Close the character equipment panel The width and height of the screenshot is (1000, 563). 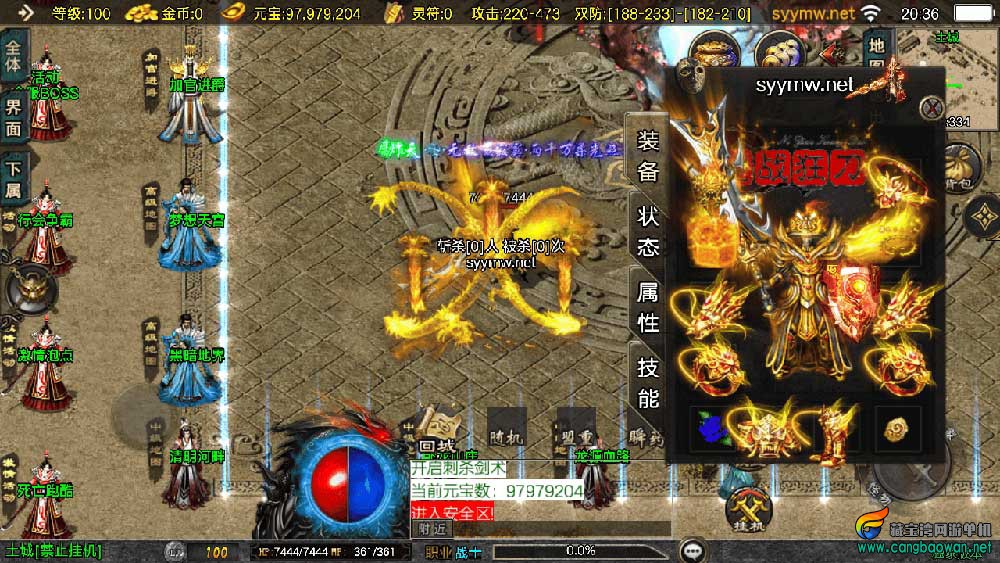(x=932, y=108)
